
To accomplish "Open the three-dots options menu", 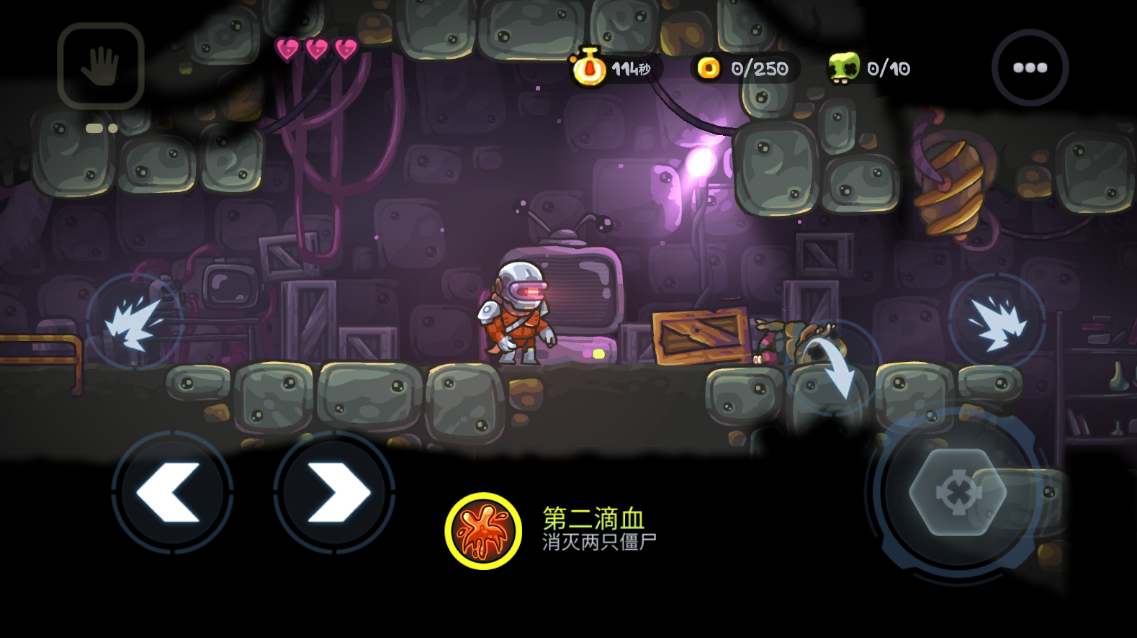I will 1029,68.
